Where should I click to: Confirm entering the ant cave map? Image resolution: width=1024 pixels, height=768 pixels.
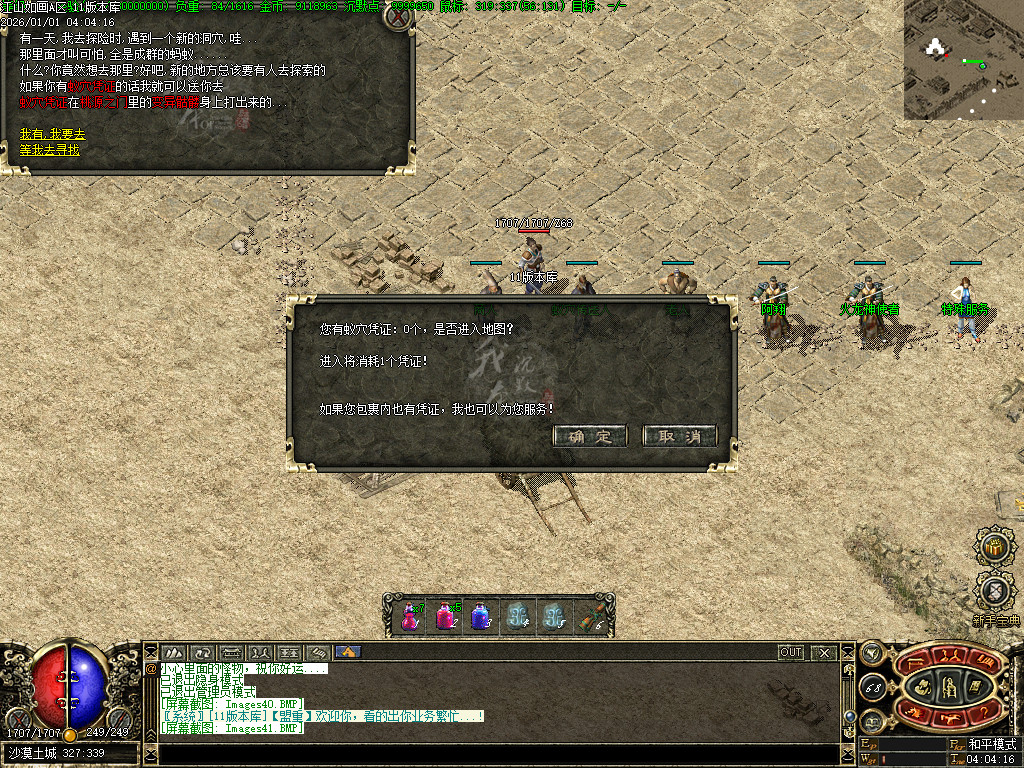[x=590, y=437]
